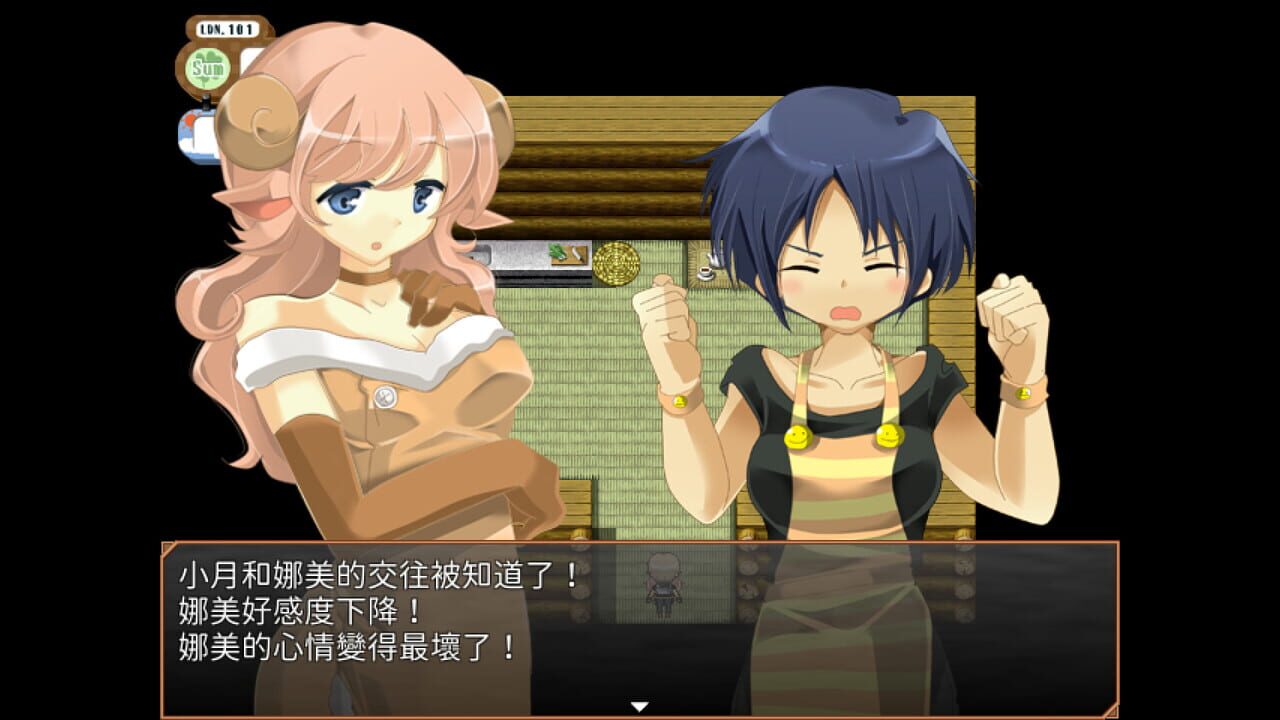Click the knife on the cutting board

(x=578, y=255)
